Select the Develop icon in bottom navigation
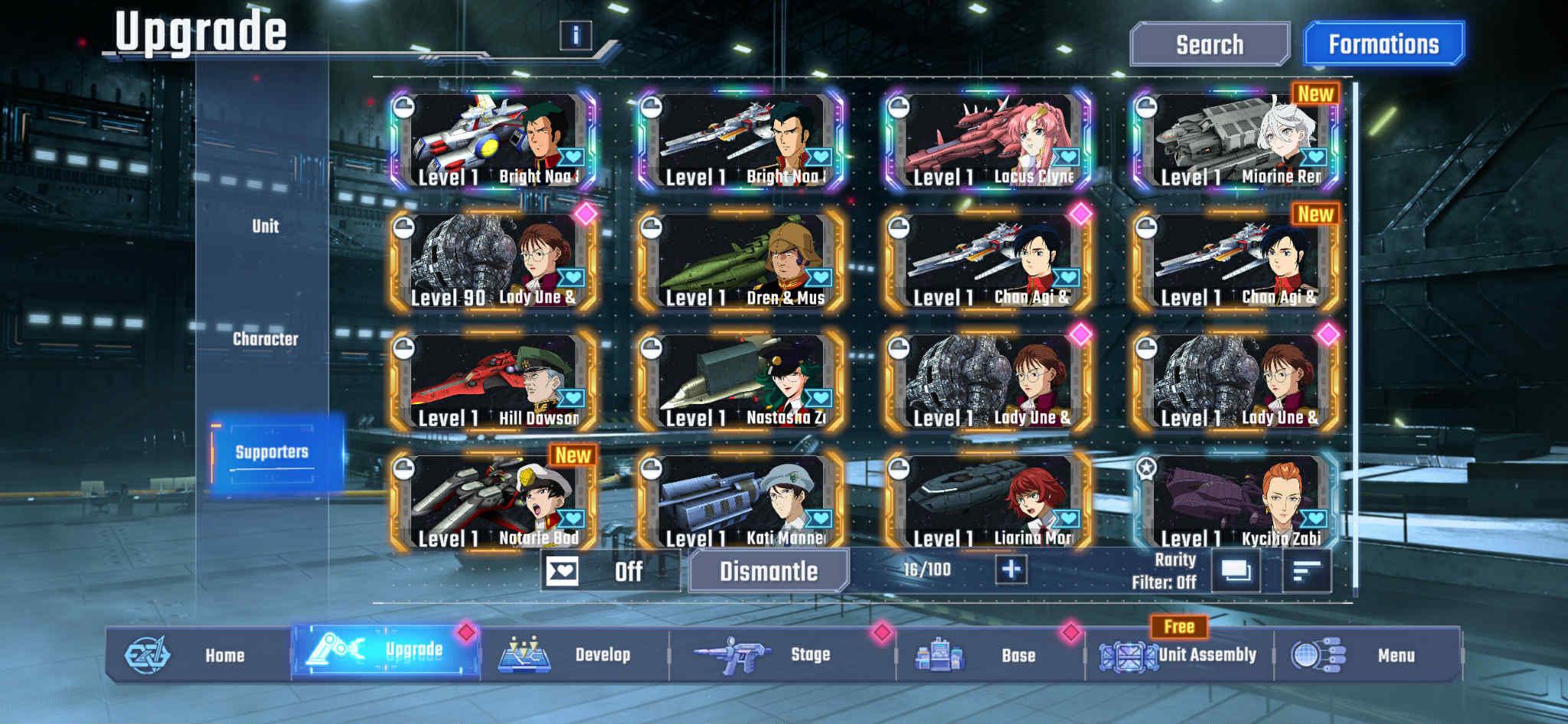1568x724 pixels. (x=524, y=654)
